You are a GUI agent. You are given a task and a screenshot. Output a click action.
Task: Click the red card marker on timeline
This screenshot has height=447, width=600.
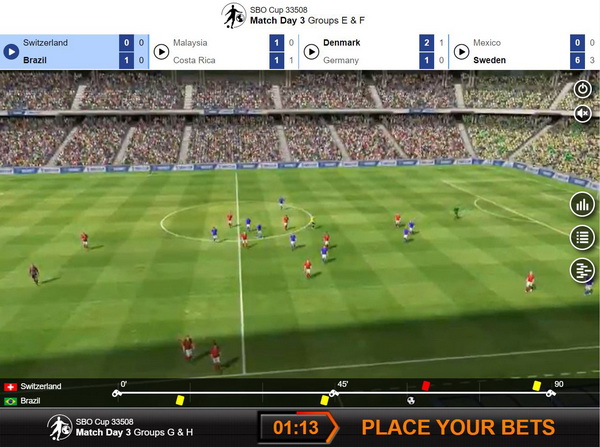[426, 384]
